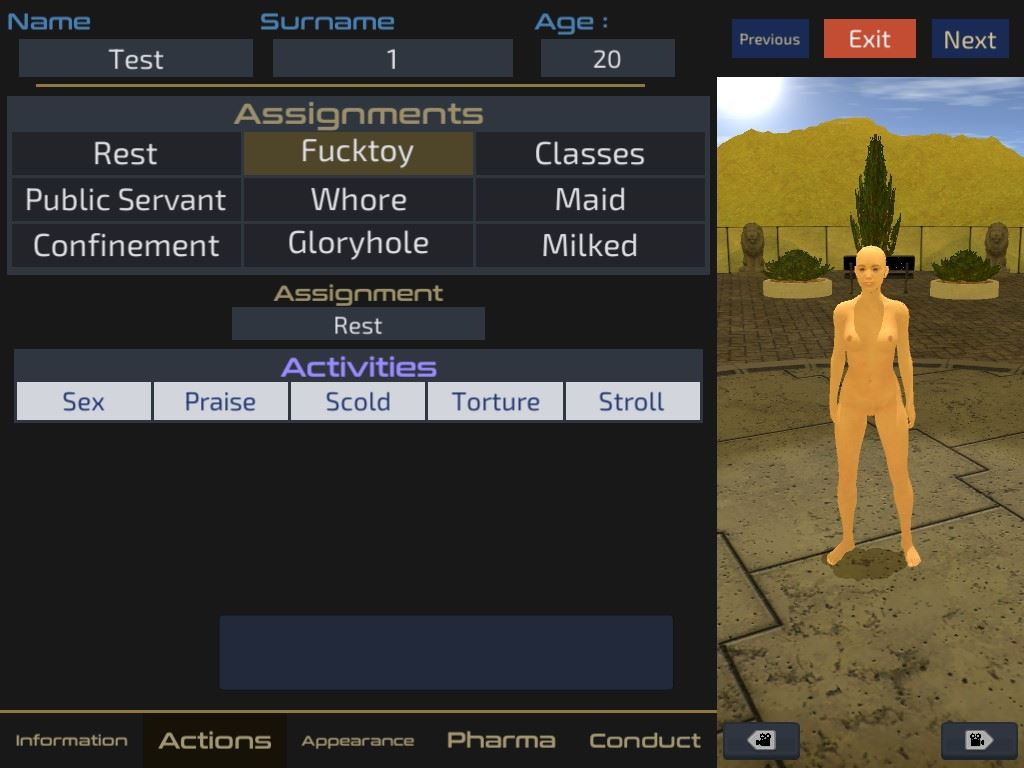This screenshot has height=768, width=1024.
Task: Click the Actions tab
Action: [x=214, y=740]
